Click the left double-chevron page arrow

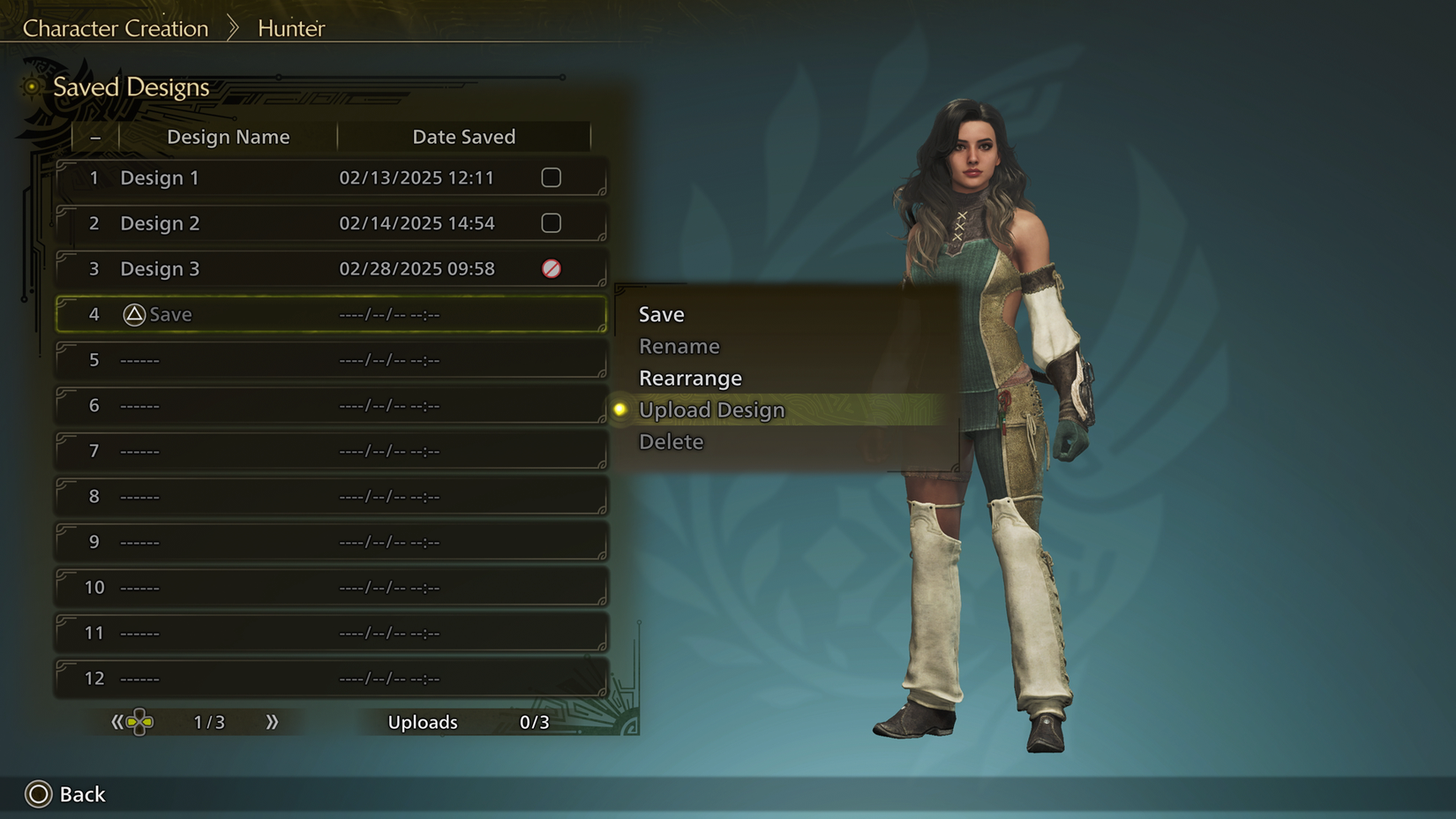click(x=117, y=722)
